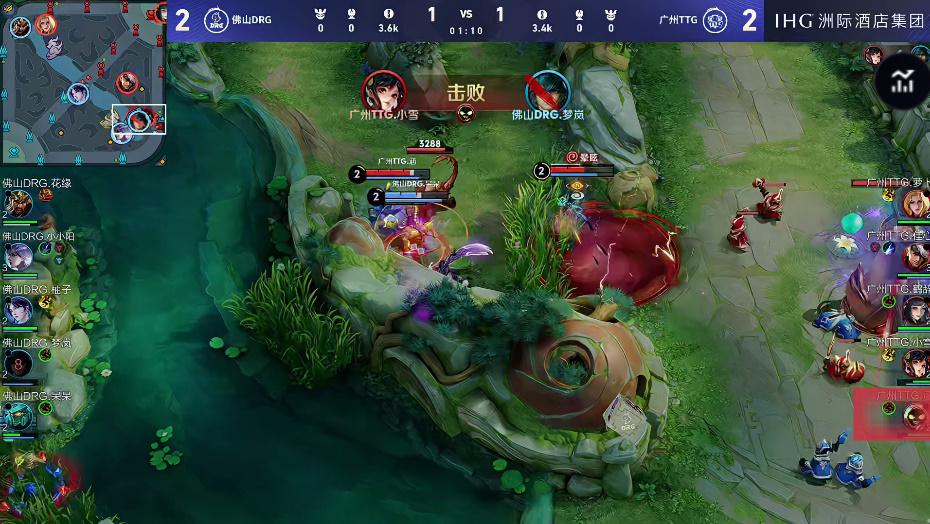
Task: Click the IHG 洲际酒店集团 sponsor banner
Action: coord(849,20)
